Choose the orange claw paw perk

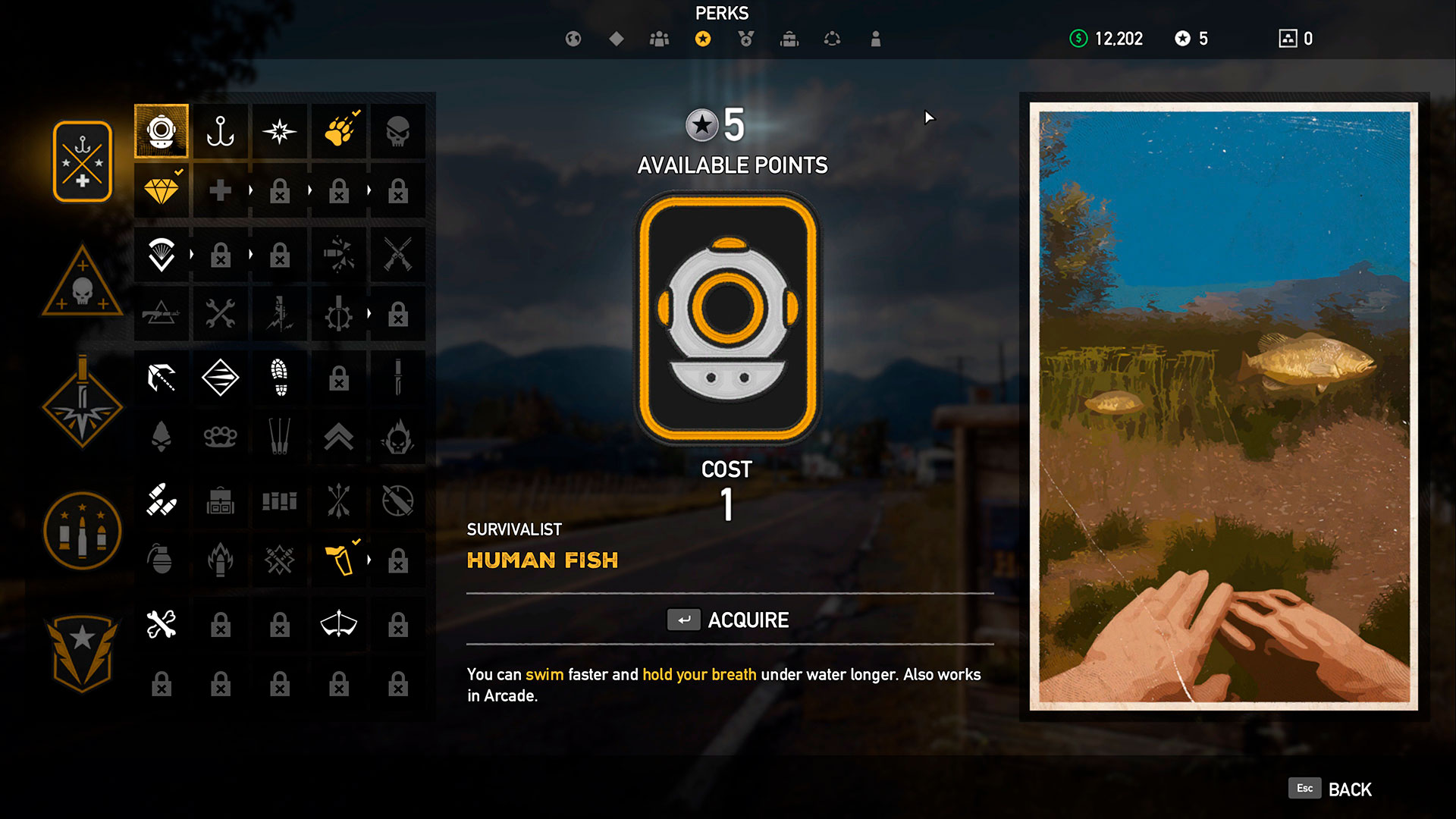[339, 131]
